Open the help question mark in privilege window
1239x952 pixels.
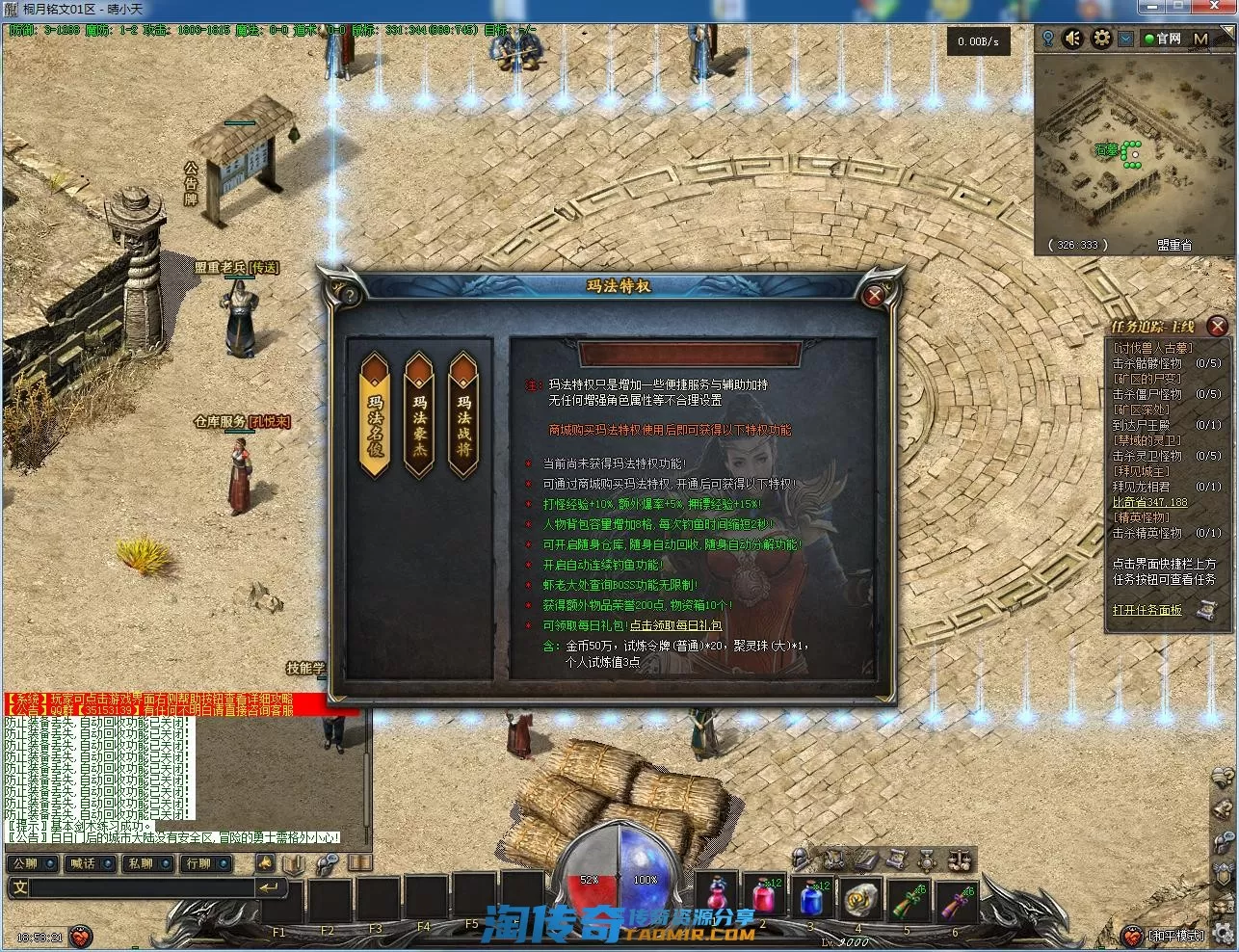[351, 294]
